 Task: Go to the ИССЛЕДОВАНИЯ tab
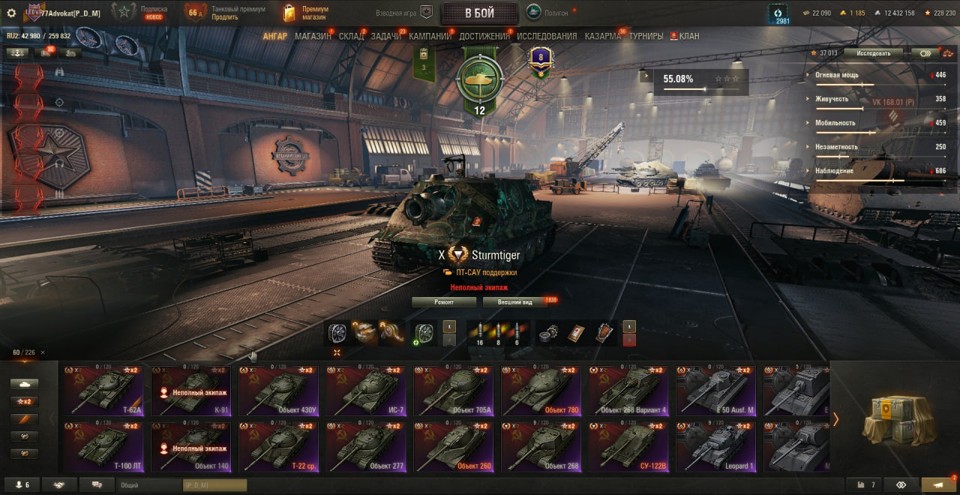coord(547,36)
